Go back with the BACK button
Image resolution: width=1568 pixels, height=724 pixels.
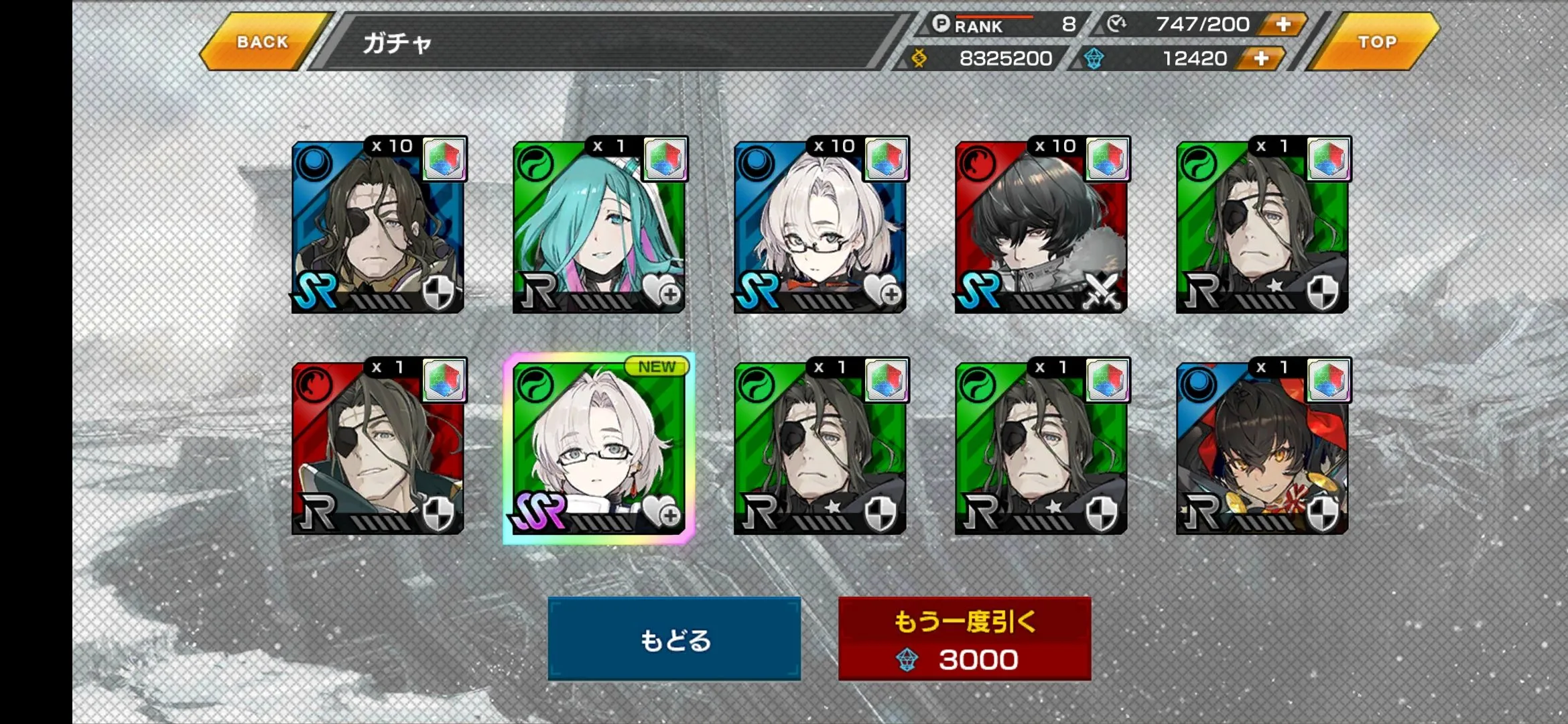point(263,42)
